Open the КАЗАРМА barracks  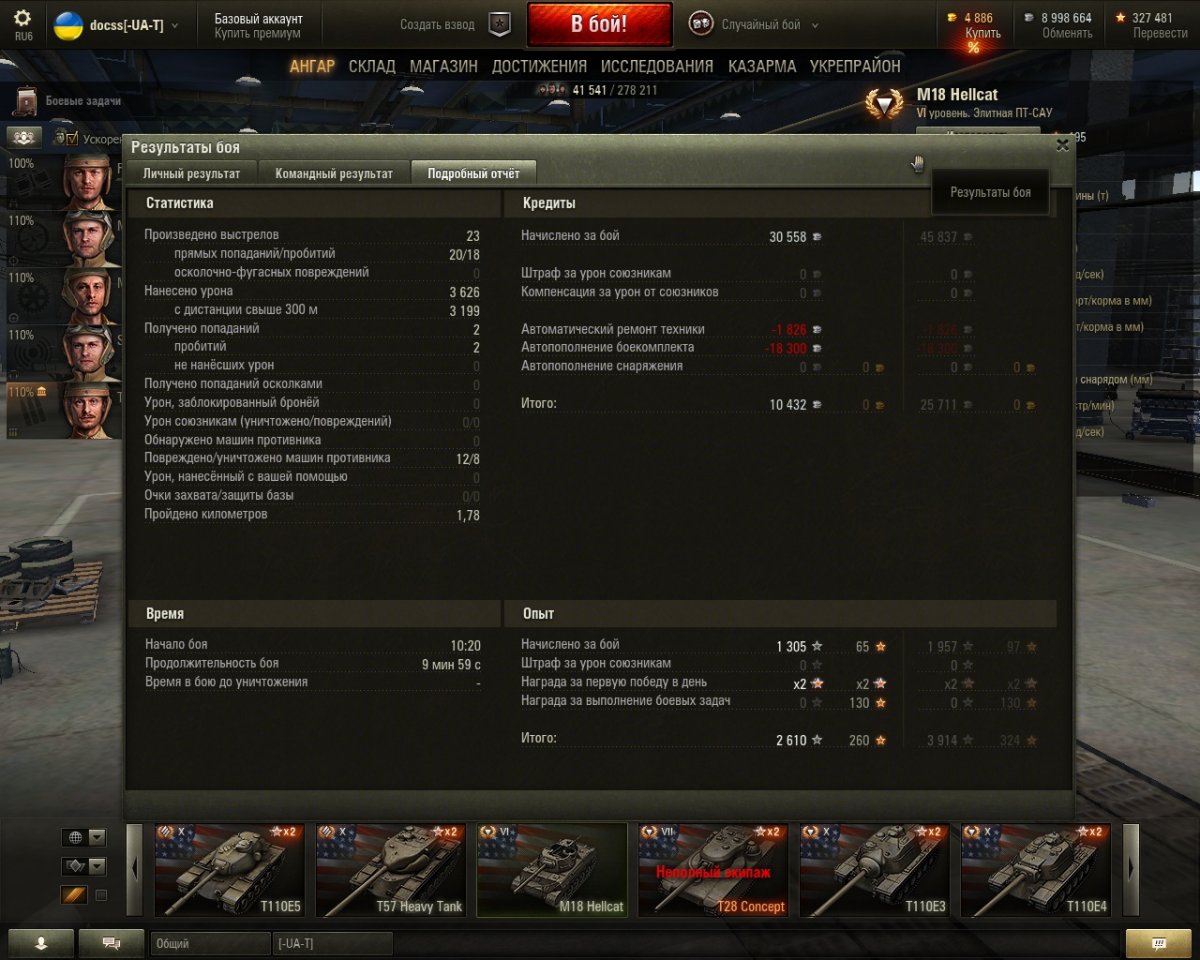pos(762,66)
